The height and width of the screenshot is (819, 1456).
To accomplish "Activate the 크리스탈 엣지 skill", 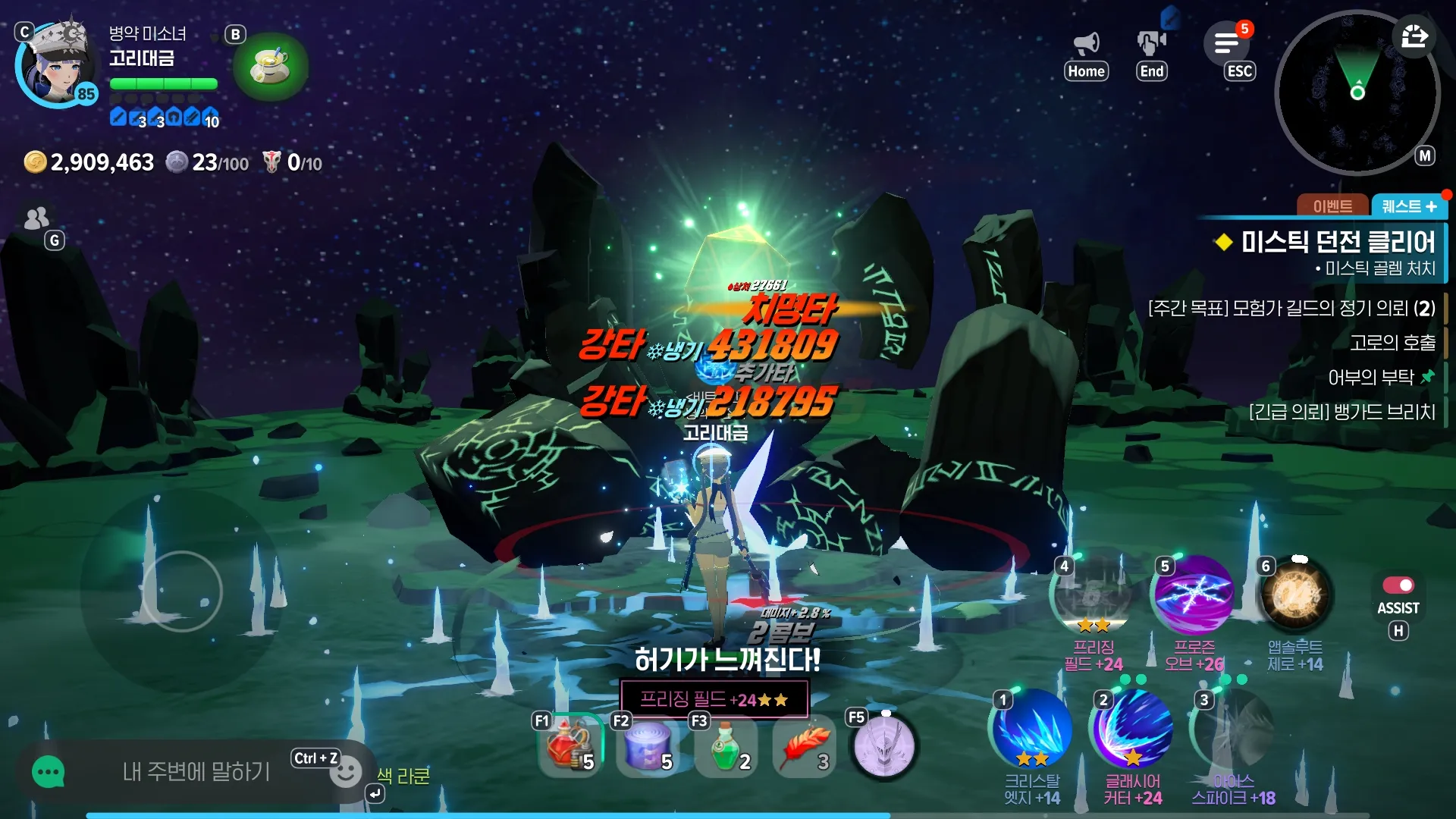I will (1032, 730).
